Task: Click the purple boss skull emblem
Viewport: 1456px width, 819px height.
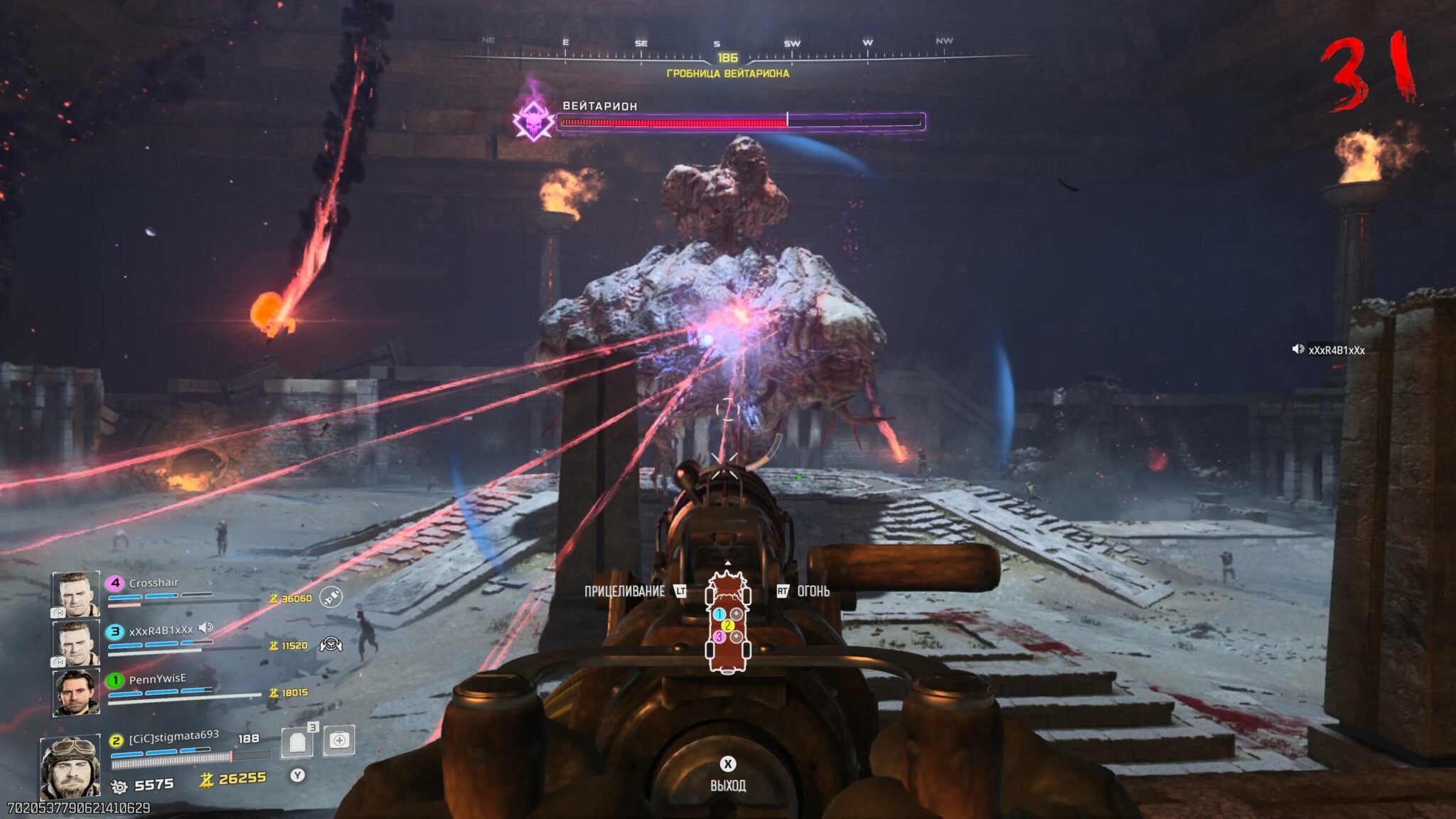Action: click(534, 119)
